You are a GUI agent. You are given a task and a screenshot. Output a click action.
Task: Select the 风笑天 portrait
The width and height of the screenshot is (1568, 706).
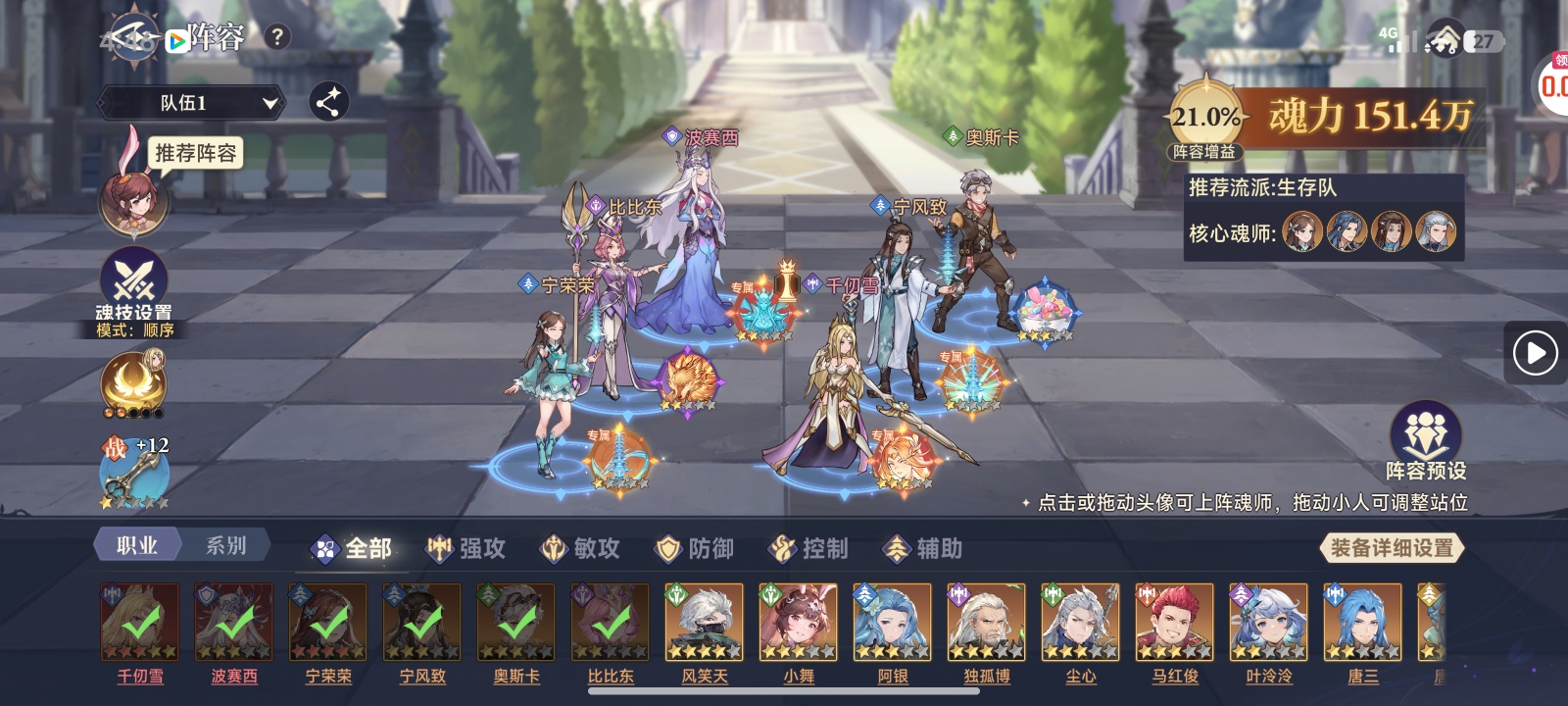[x=704, y=623]
